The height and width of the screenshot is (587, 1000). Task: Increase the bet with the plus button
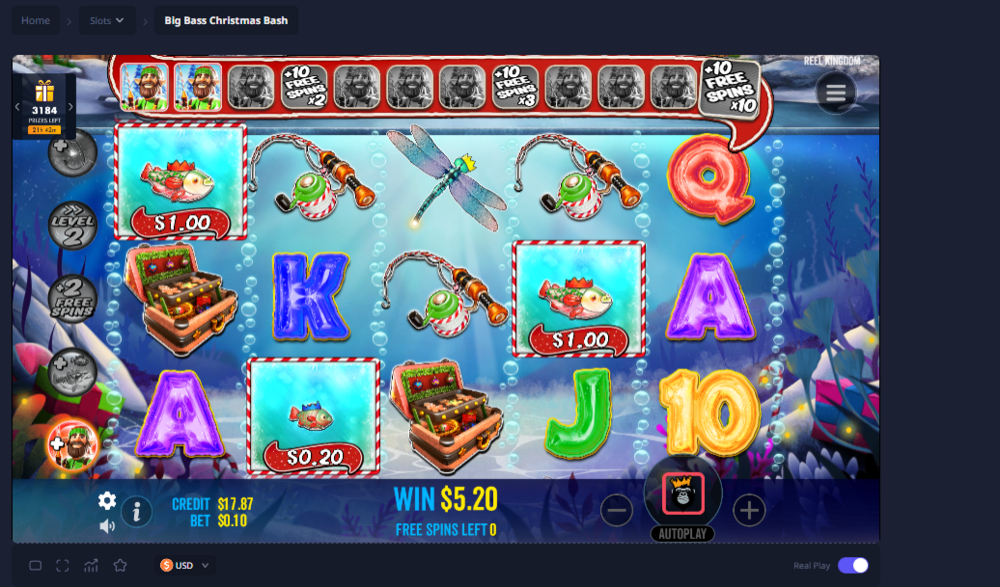pos(749,511)
